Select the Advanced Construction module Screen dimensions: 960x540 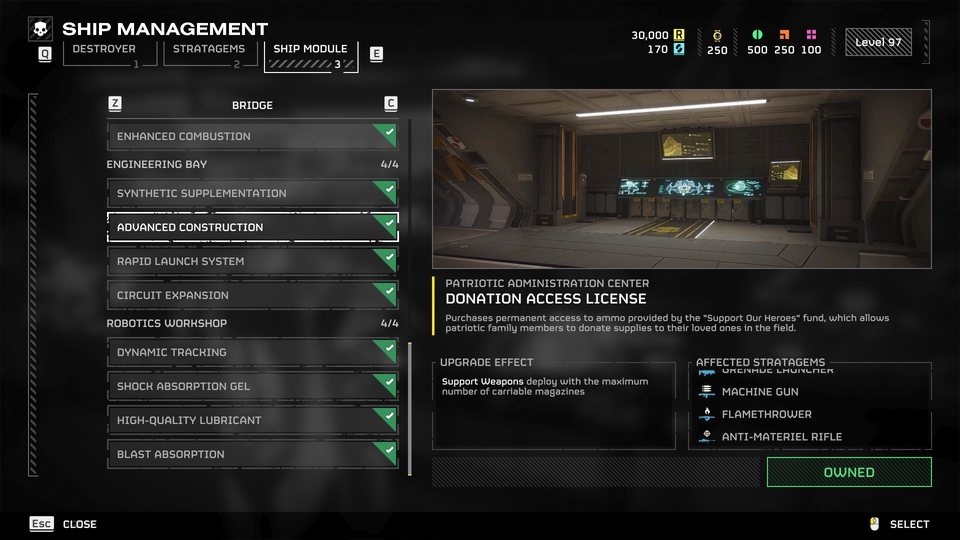tap(252, 227)
